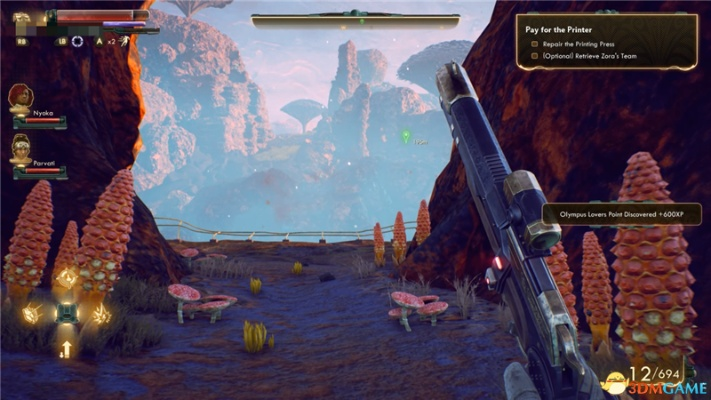Screen dimensions: 711x400
Task: Click the center green device icon
Action: 66,313
